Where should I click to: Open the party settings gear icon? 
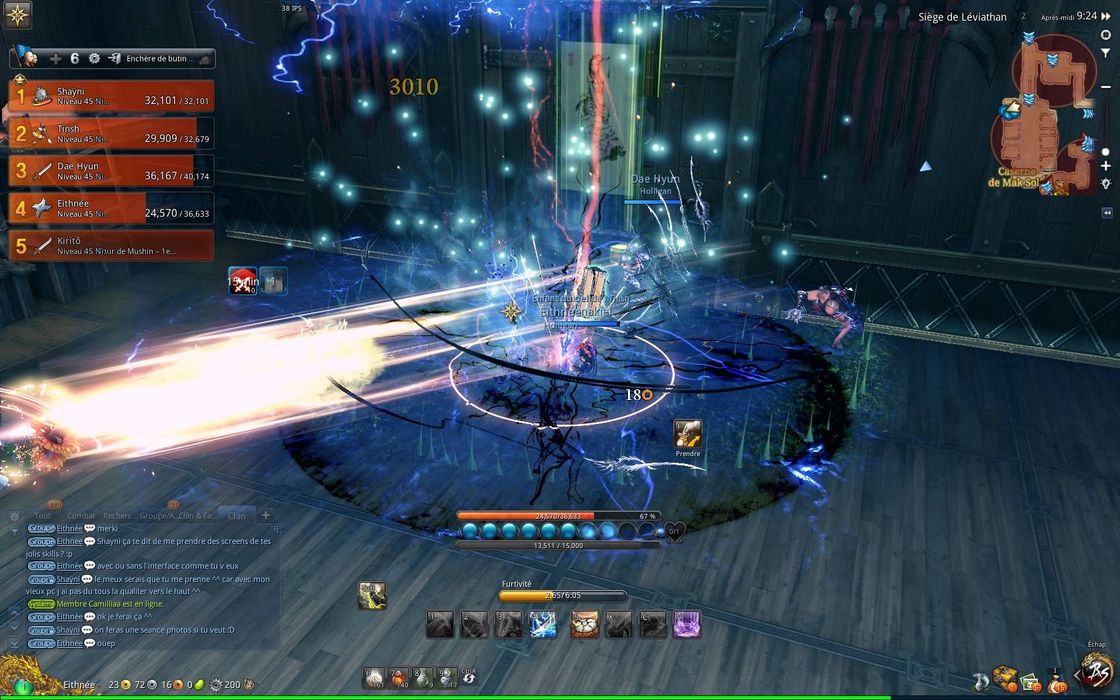click(95, 59)
